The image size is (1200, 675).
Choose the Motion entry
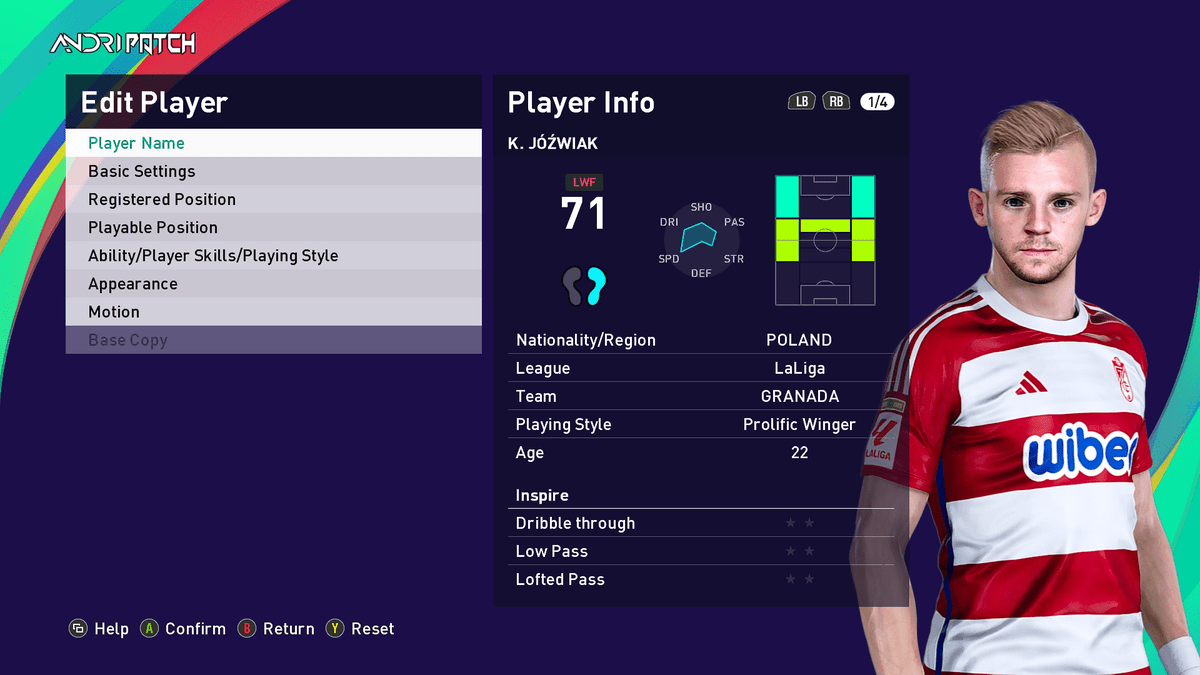[273, 311]
